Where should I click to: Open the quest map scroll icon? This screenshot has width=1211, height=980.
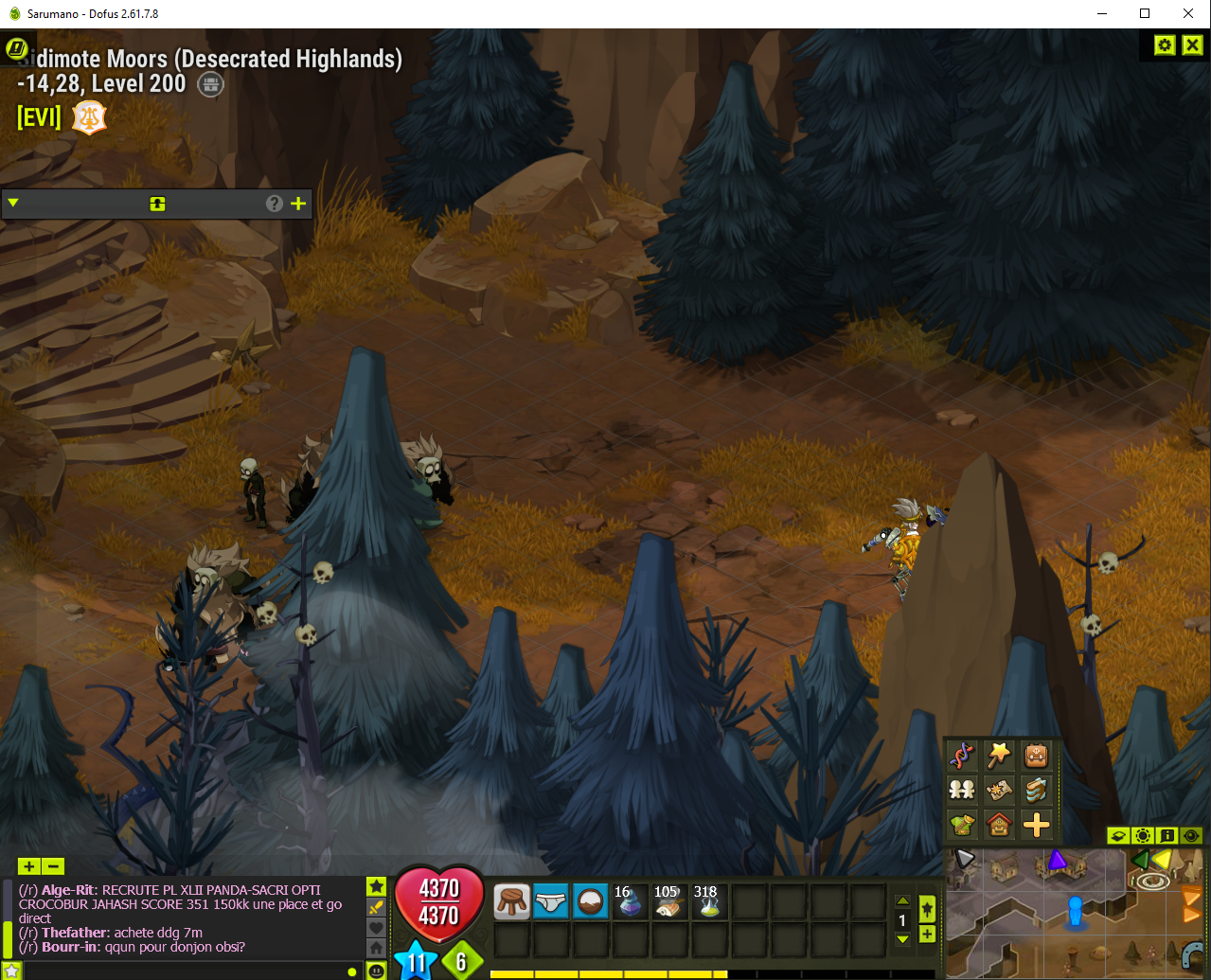pyautogui.click(x=999, y=790)
